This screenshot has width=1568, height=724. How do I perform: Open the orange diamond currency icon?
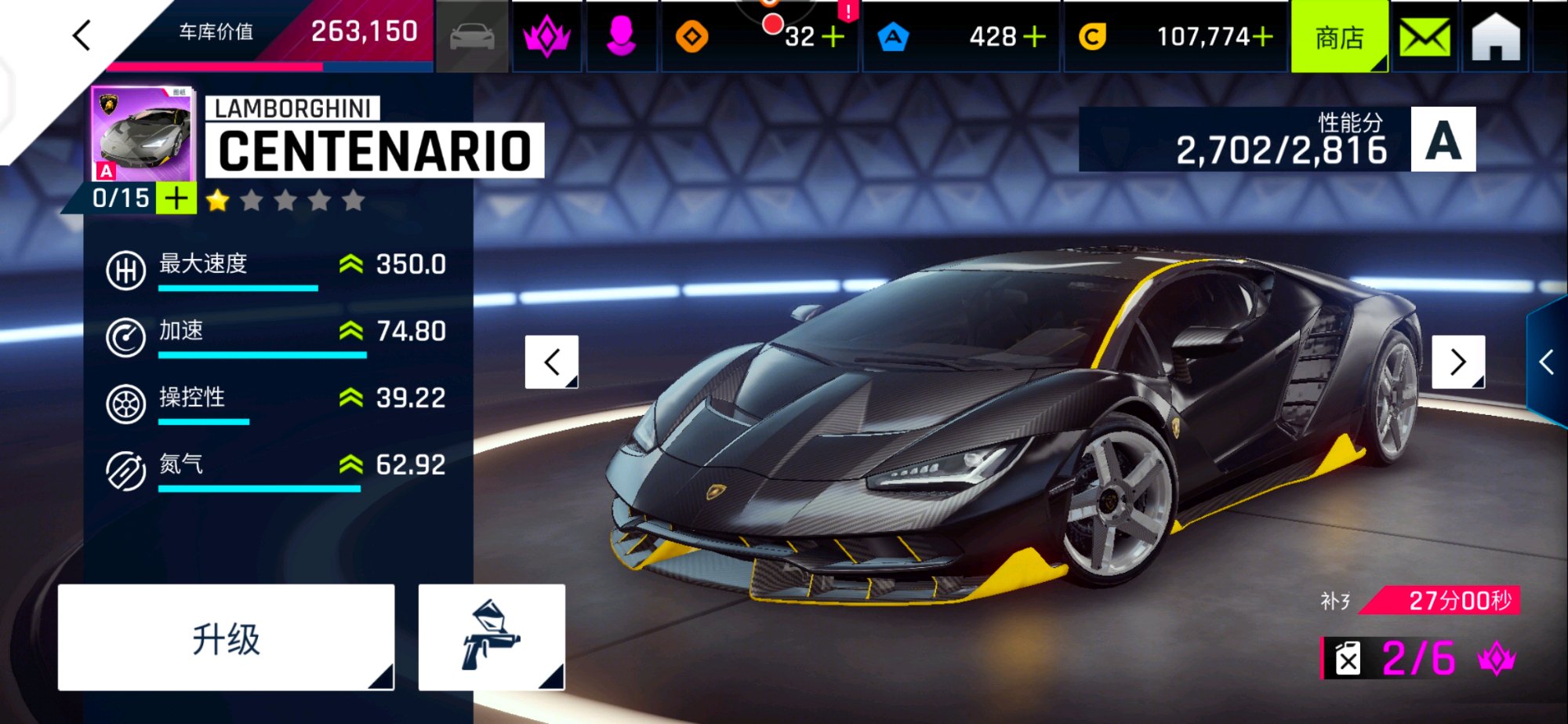691,37
